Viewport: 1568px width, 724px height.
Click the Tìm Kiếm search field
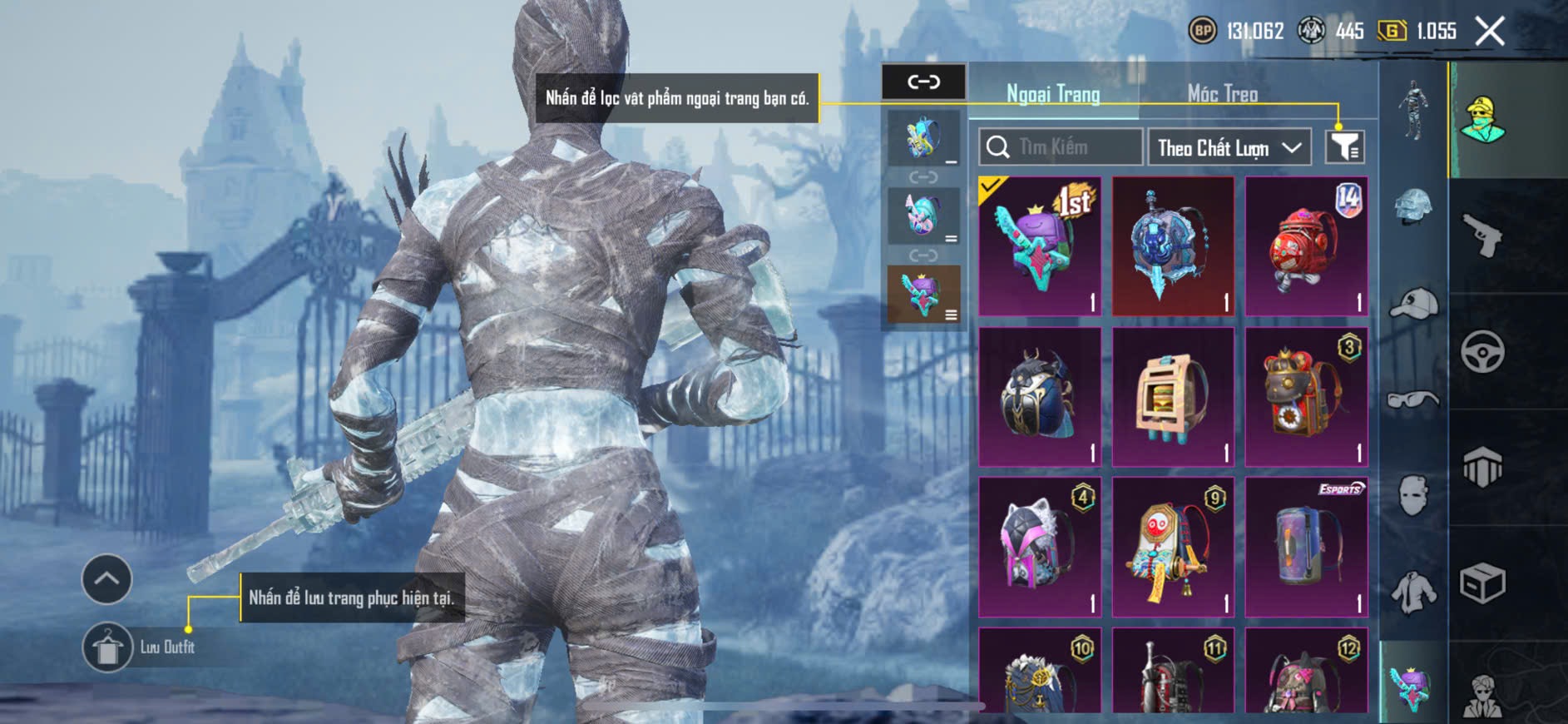click(x=1061, y=147)
